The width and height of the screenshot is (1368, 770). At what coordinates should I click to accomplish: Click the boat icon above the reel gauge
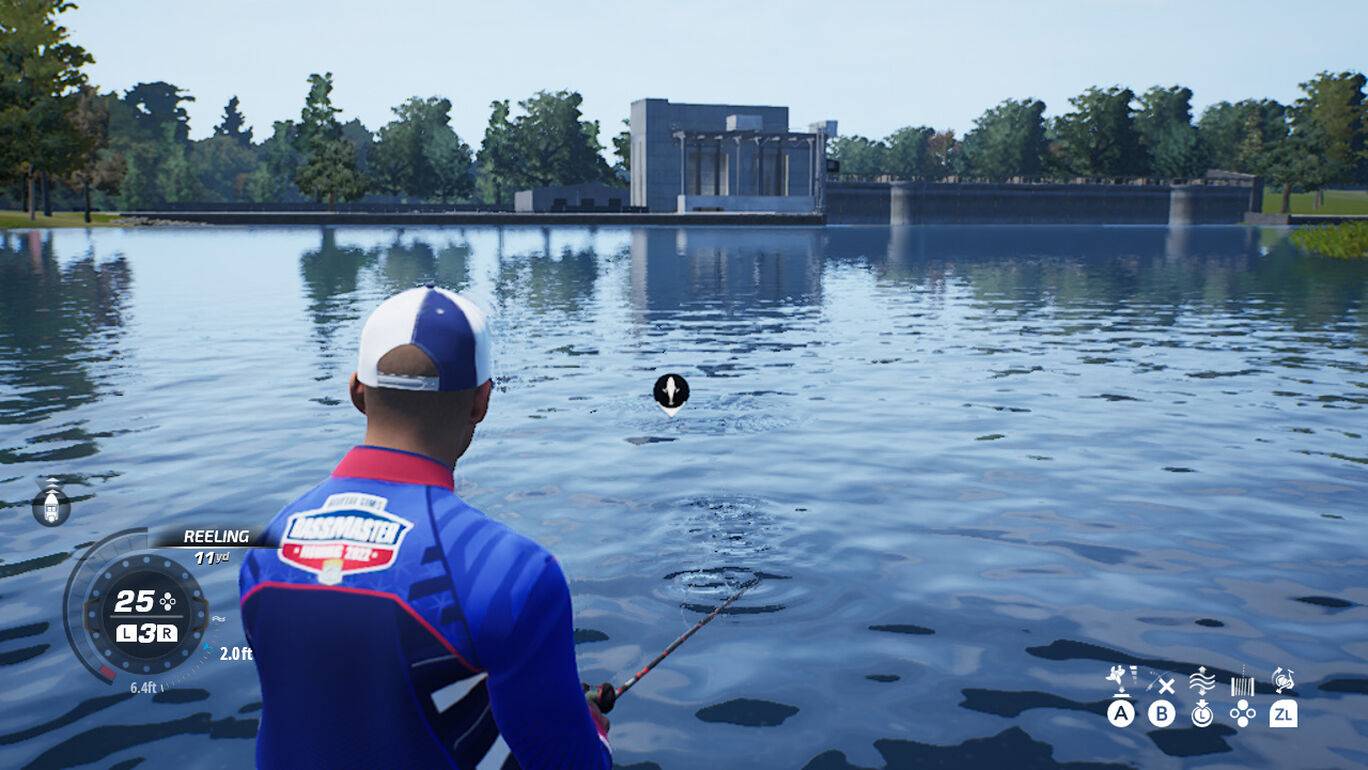coord(51,503)
